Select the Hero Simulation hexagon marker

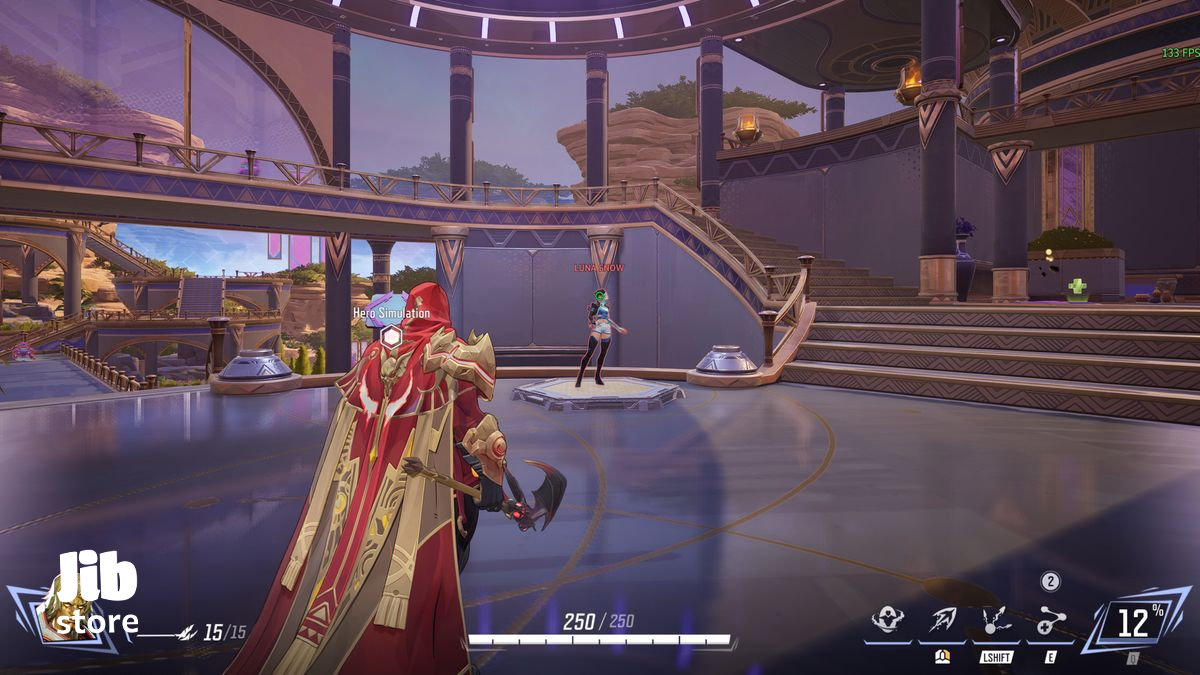[x=392, y=336]
